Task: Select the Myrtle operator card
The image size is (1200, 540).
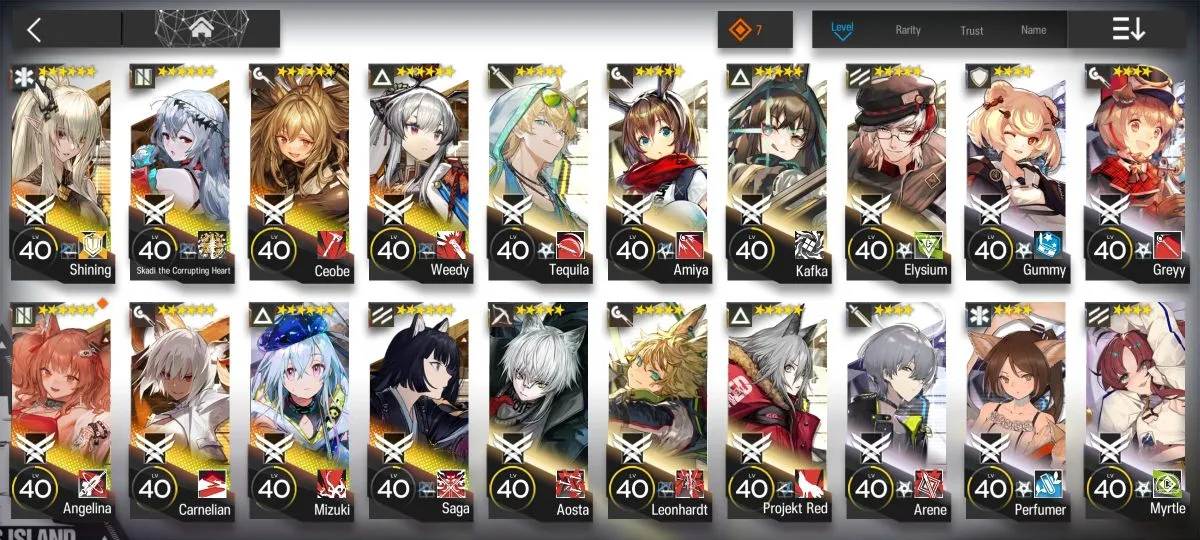Action: coord(1135,410)
